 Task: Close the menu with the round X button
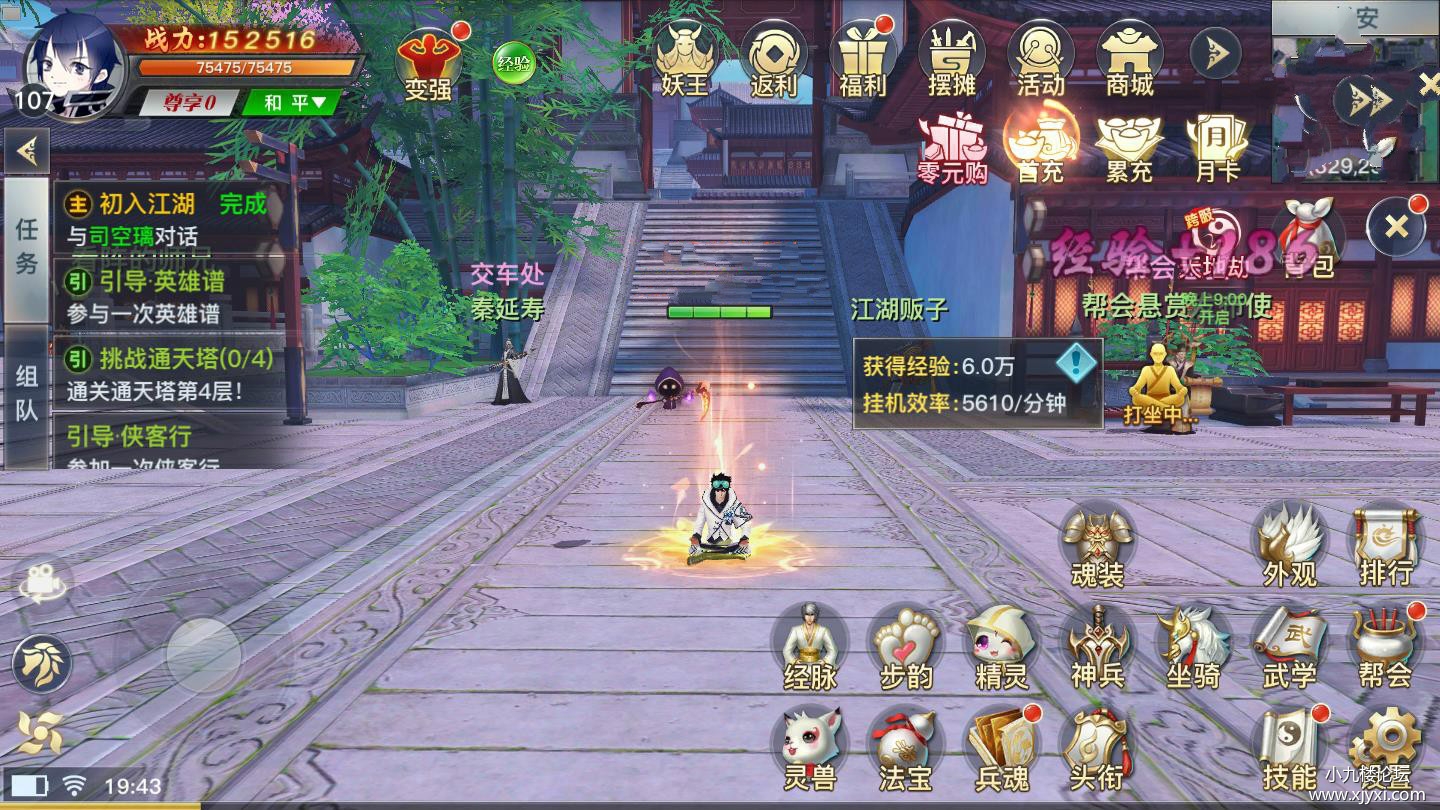tap(1396, 227)
